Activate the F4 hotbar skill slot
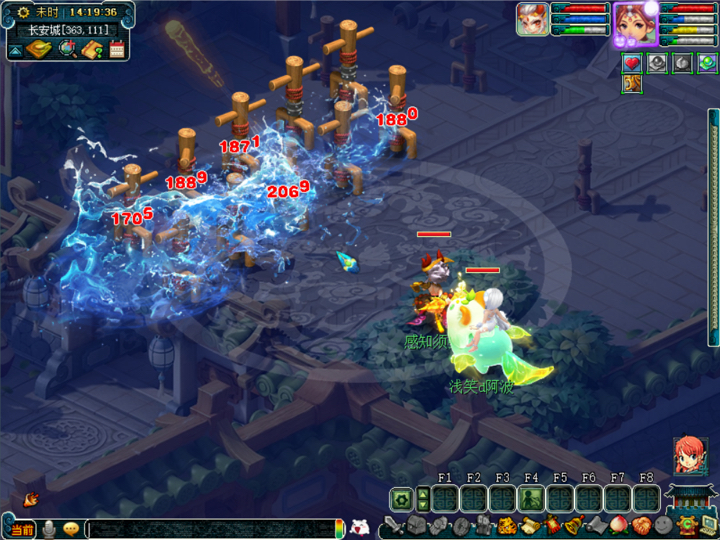720x540 pixels. click(x=531, y=498)
